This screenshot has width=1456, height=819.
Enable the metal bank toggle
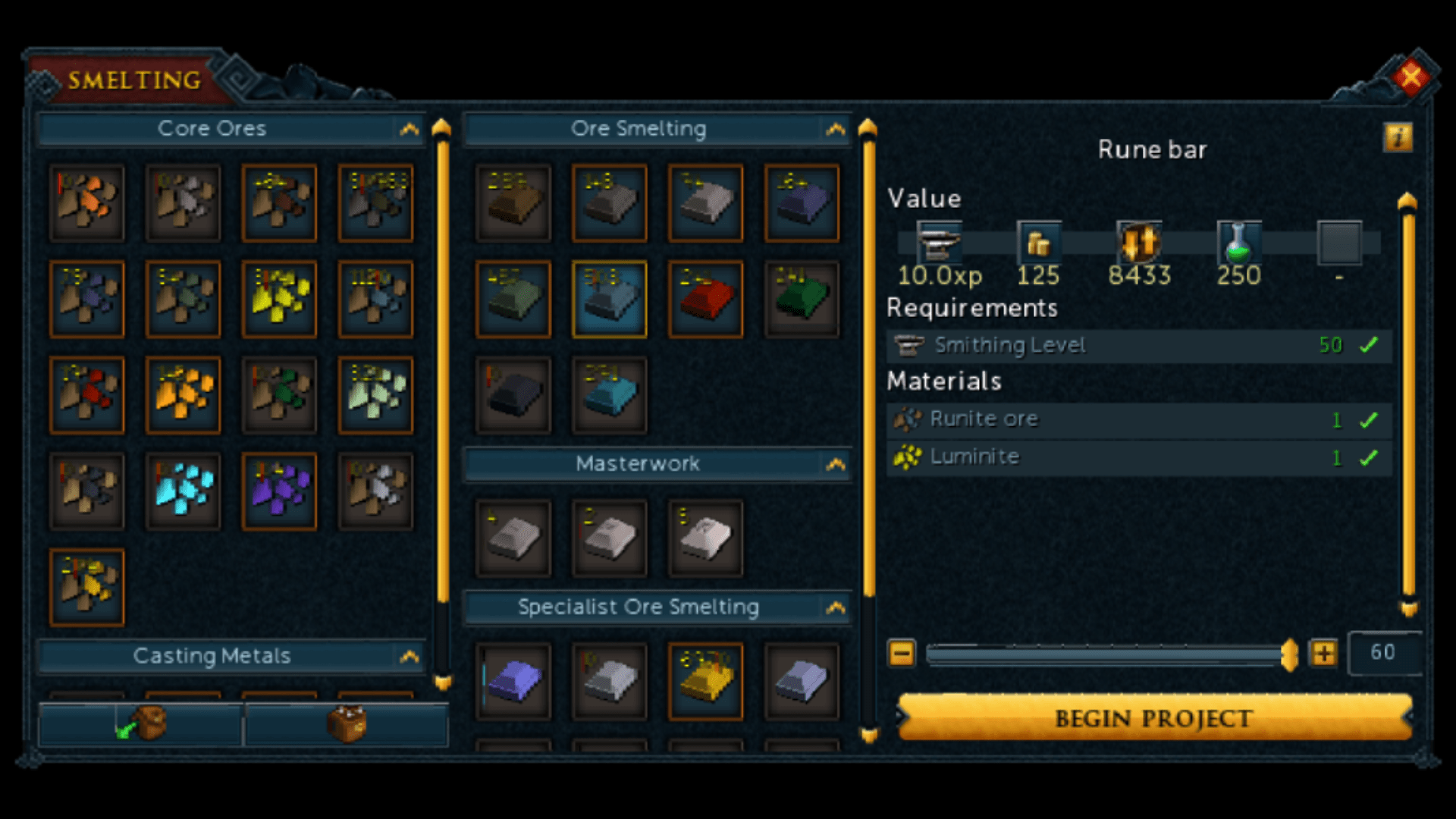pos(347,723)
